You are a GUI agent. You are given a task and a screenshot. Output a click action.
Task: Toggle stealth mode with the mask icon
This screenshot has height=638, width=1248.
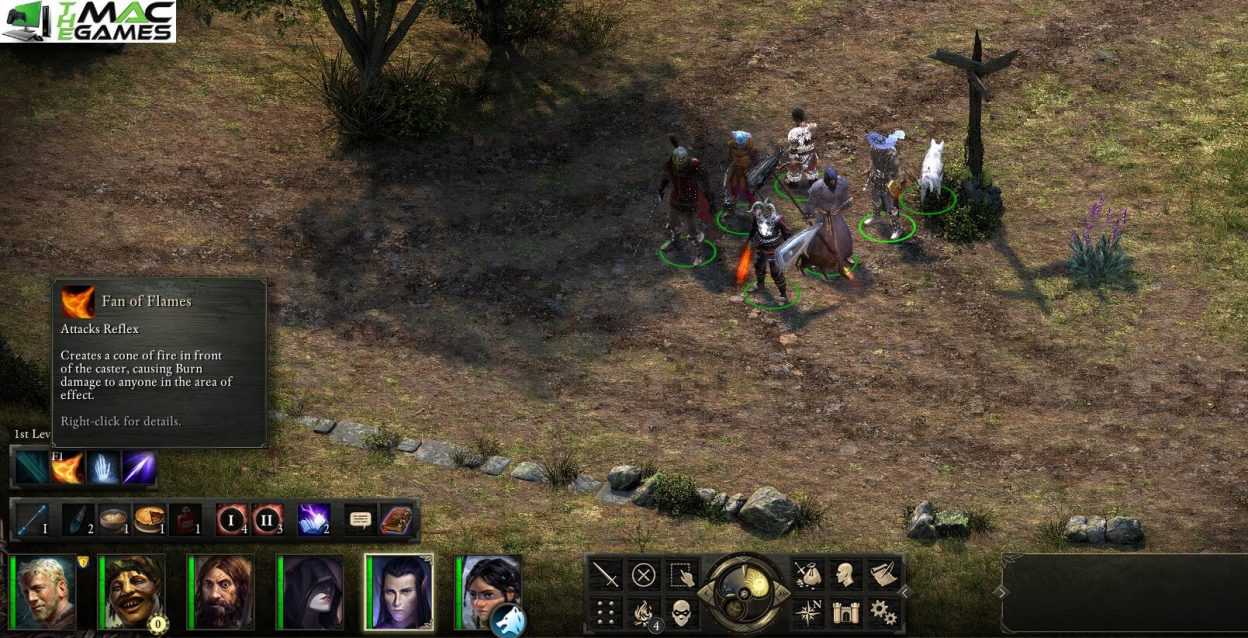(681, 611)
